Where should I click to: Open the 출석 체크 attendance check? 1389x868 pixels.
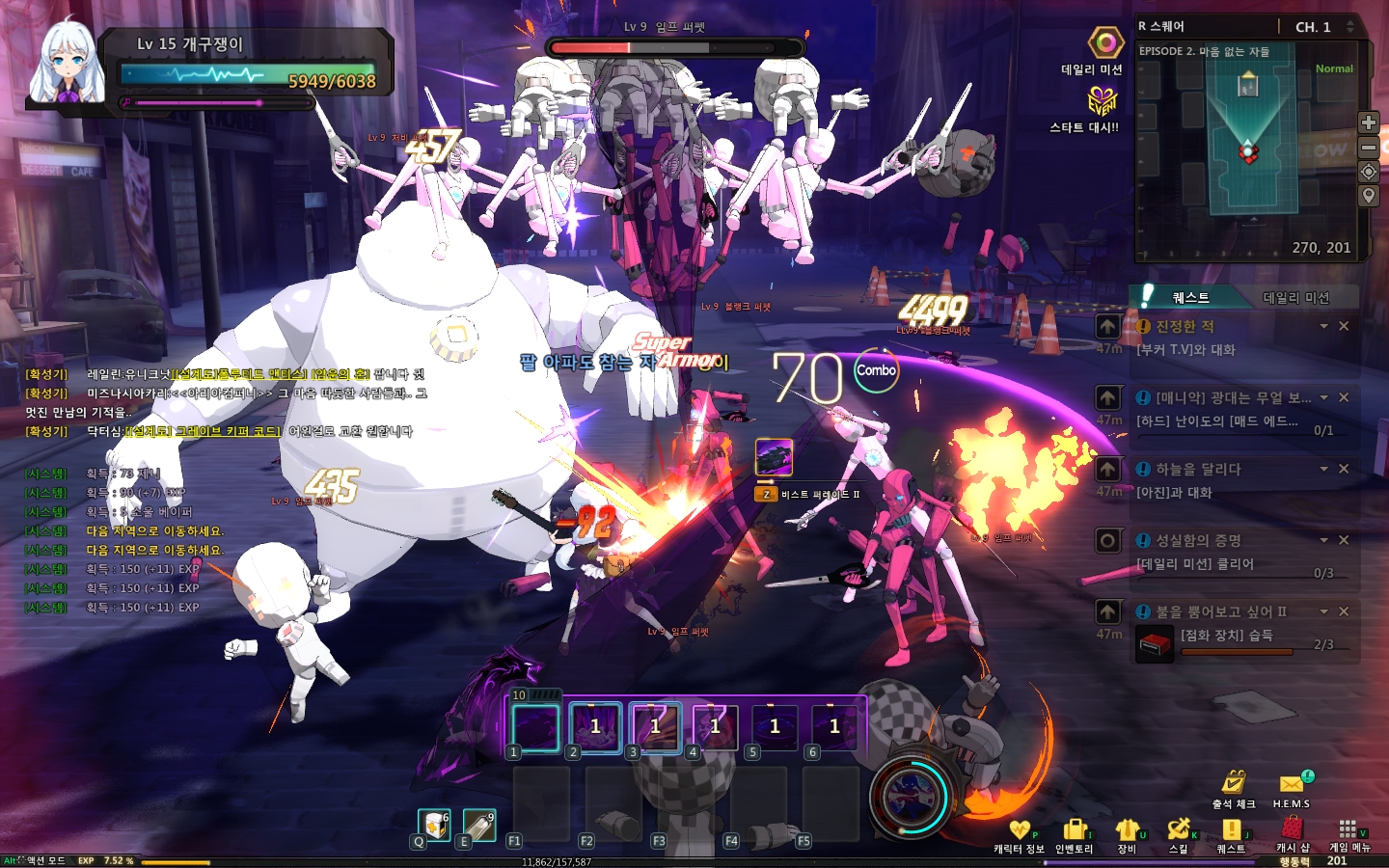(x=1234, y=787)
